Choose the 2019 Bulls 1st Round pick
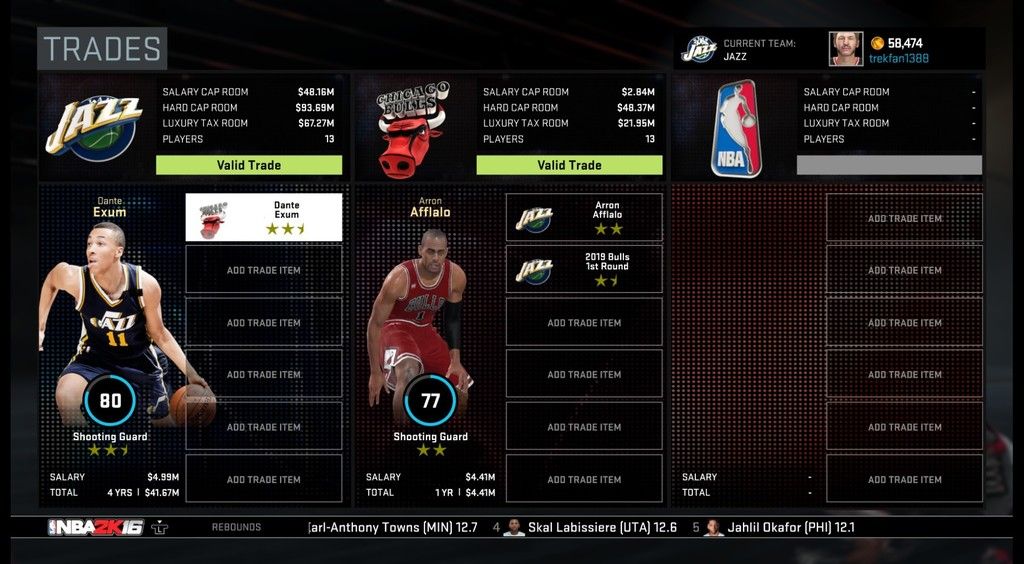 click(x=584, y=269)
